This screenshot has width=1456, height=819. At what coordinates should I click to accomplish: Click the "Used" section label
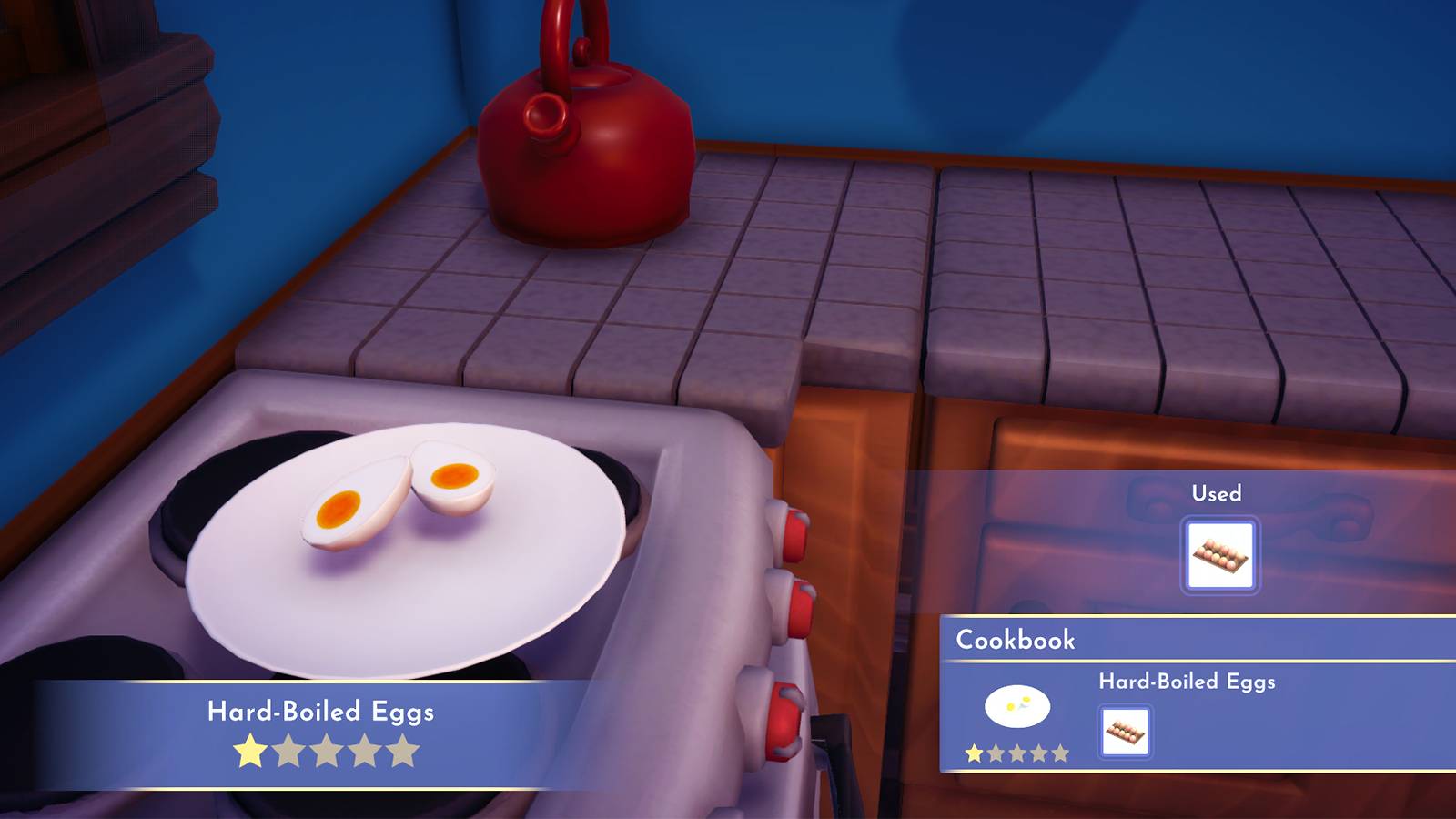[x=1217, y=494]
